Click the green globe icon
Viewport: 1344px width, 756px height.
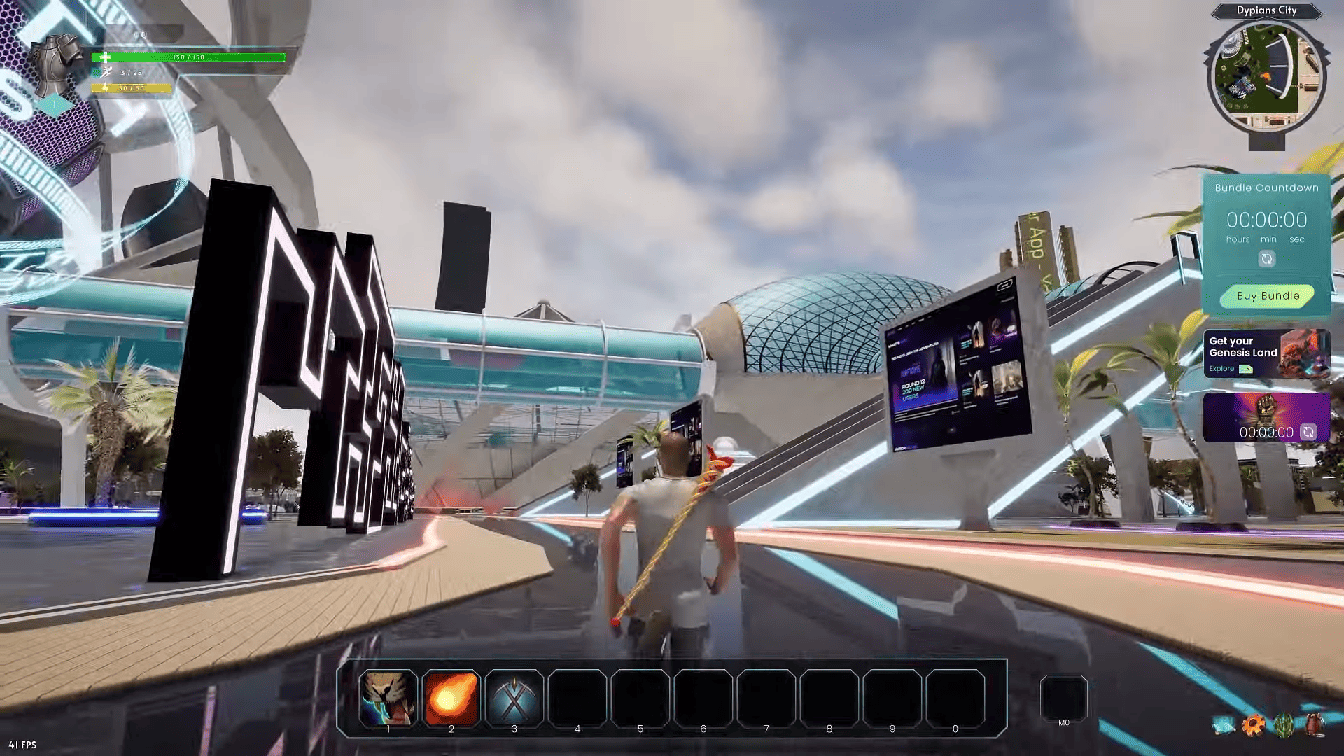pos(1284,724)
